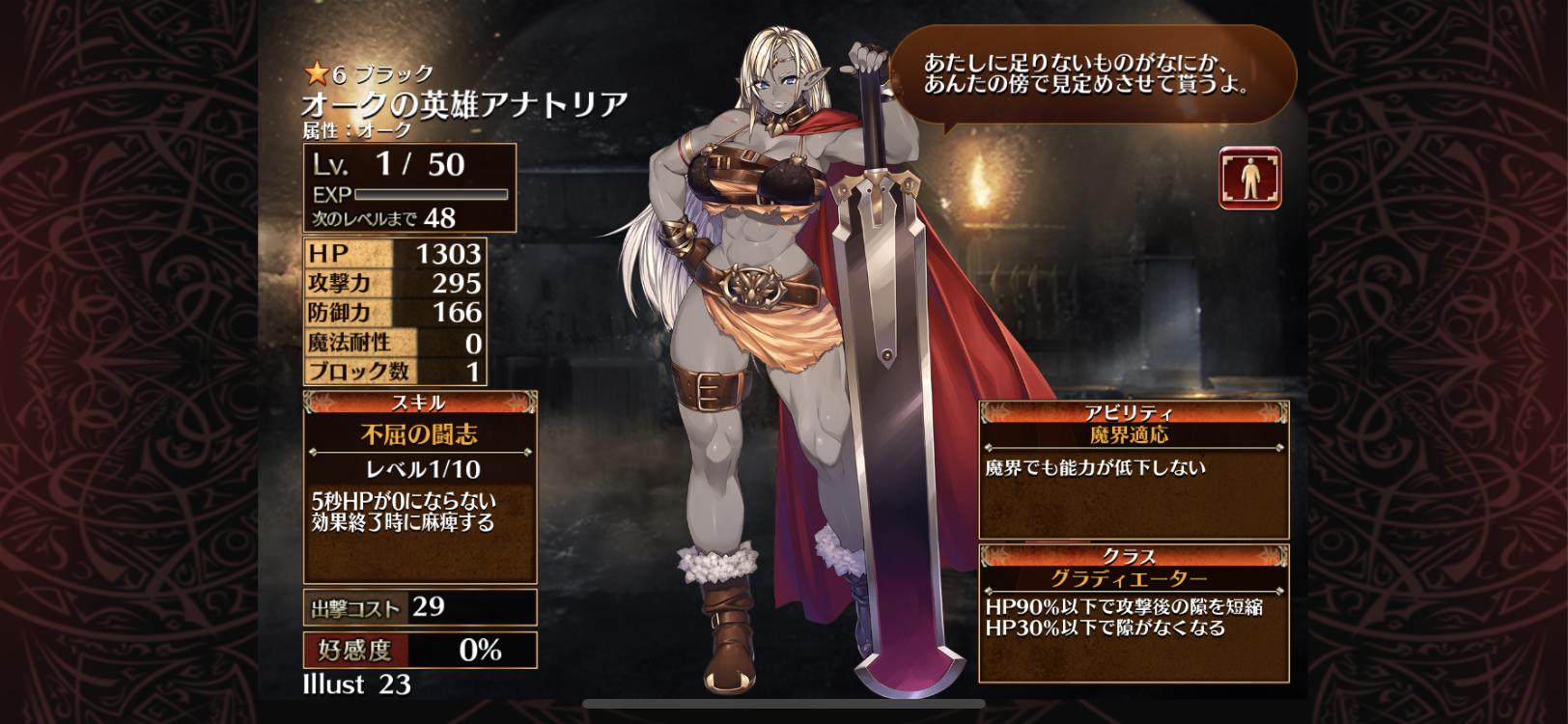Select the 不屈の闘志 skill panel
The image size is (1568, 724).
[420, 488]
